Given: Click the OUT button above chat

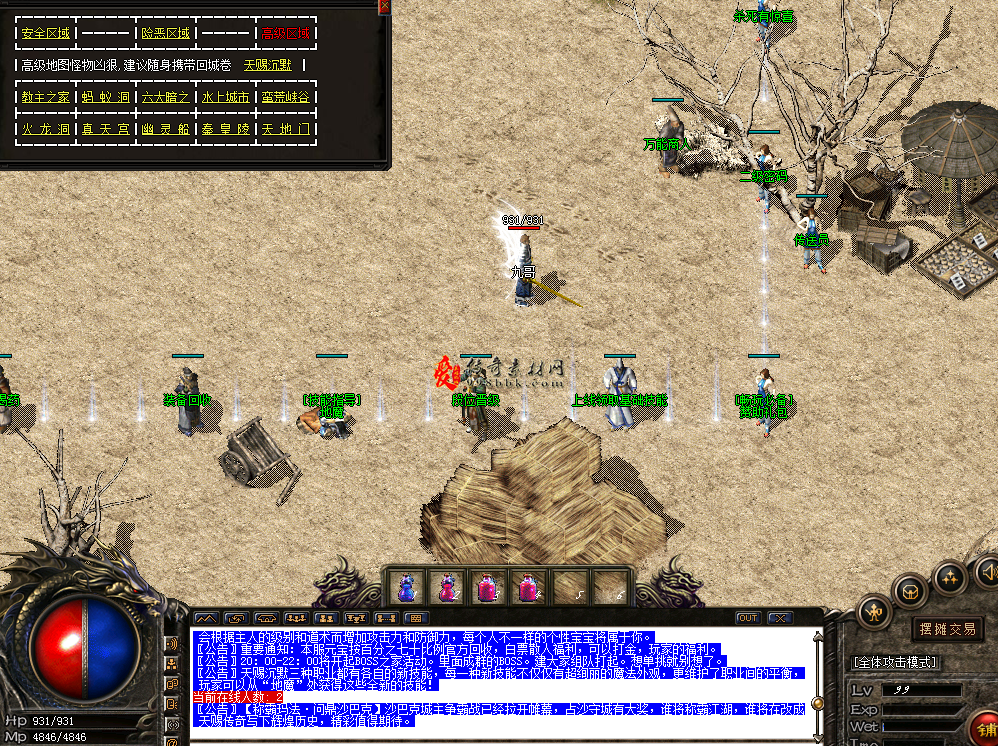Looking at the screenshot, I should coord(747,618).
